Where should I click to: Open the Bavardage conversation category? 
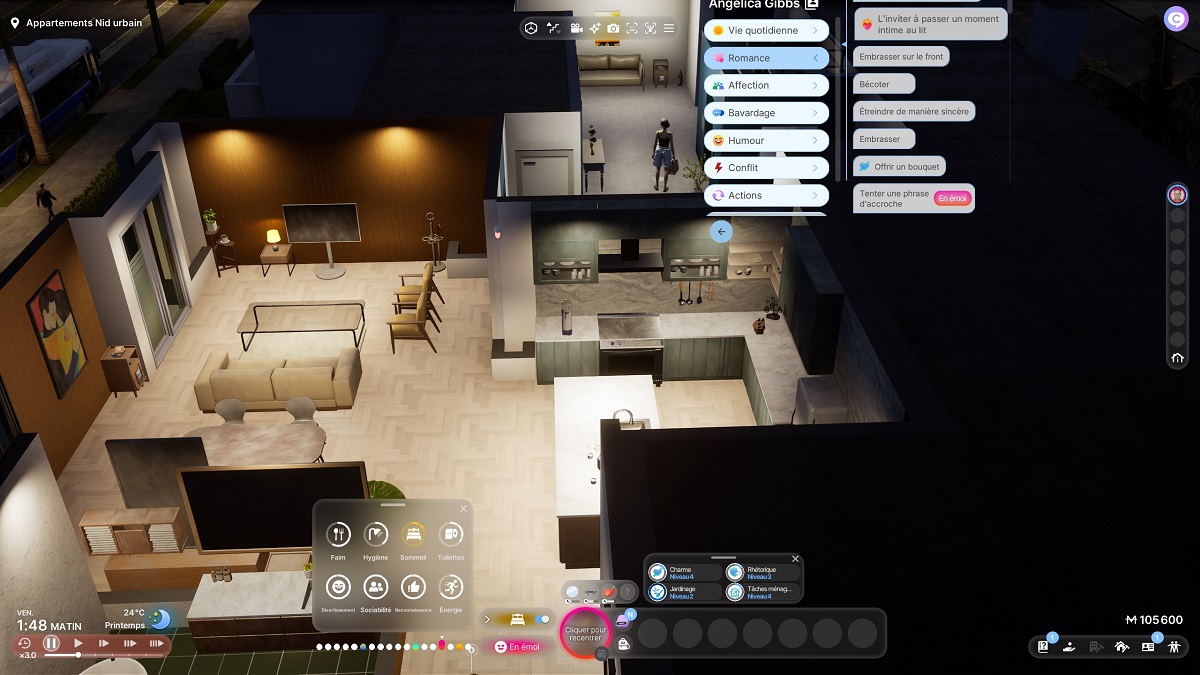tap(766, 113)
